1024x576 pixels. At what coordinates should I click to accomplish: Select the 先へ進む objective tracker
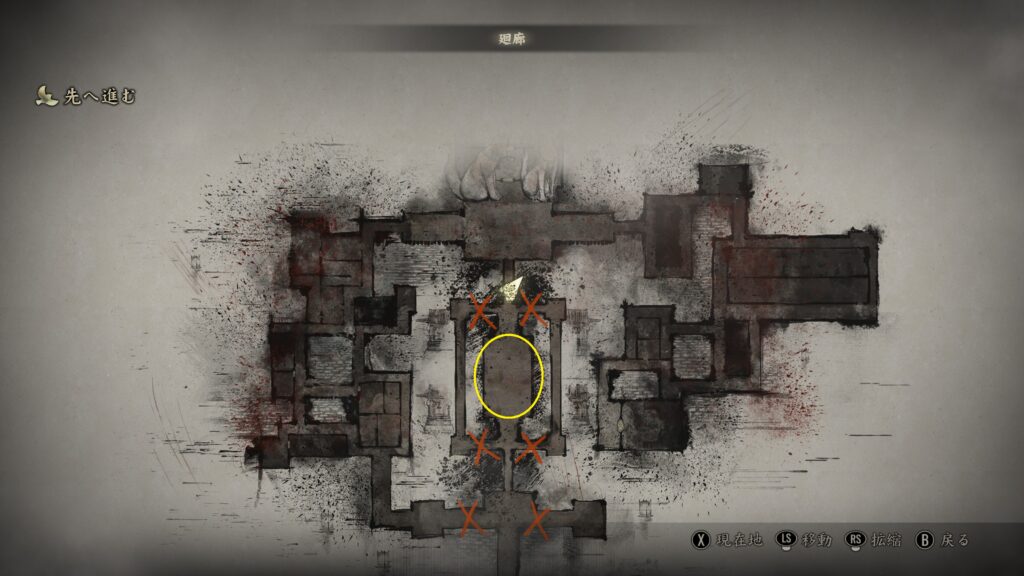pyautogui.click(x=86, y=97)
